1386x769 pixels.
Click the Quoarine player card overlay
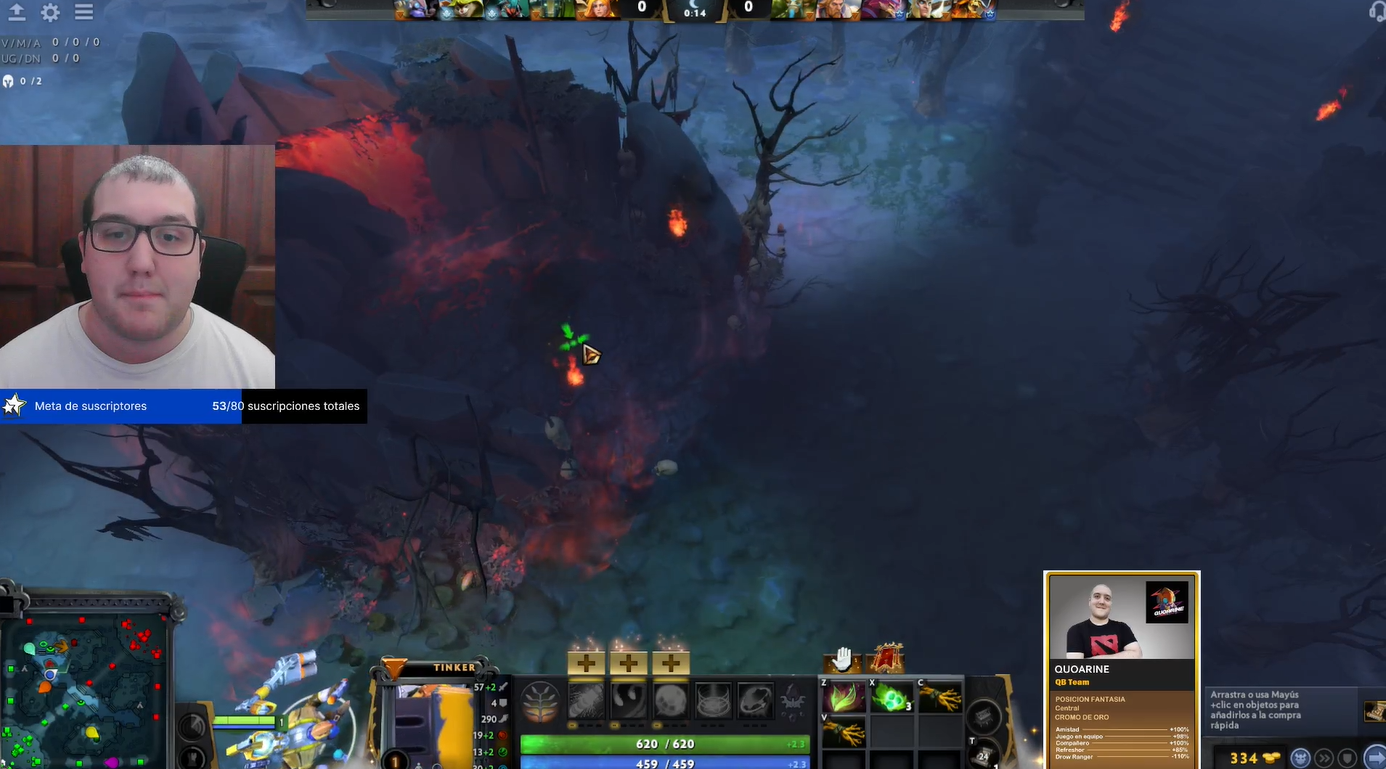coord(1121,670)
